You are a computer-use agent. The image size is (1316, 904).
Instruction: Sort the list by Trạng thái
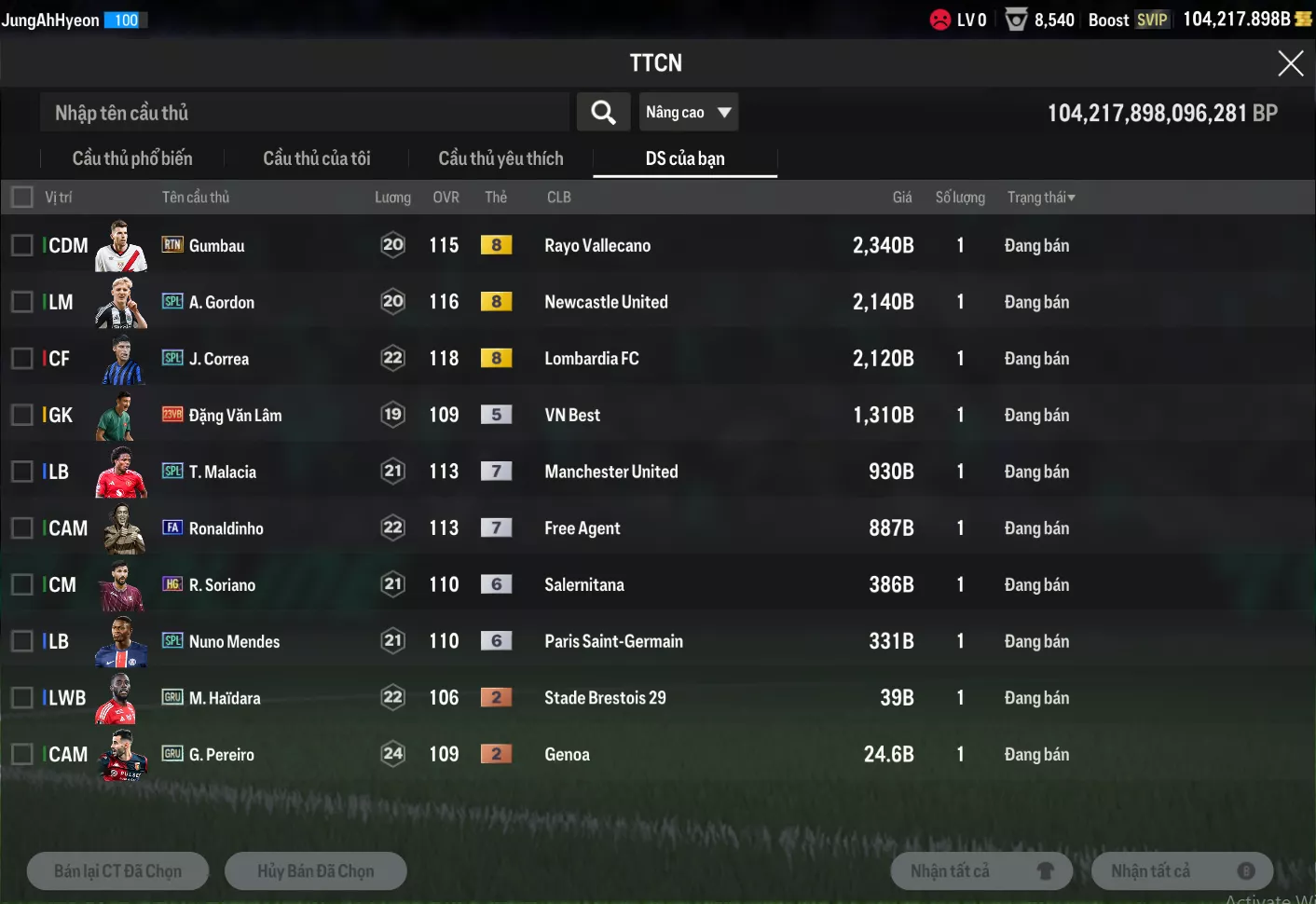pos(1041,198)
